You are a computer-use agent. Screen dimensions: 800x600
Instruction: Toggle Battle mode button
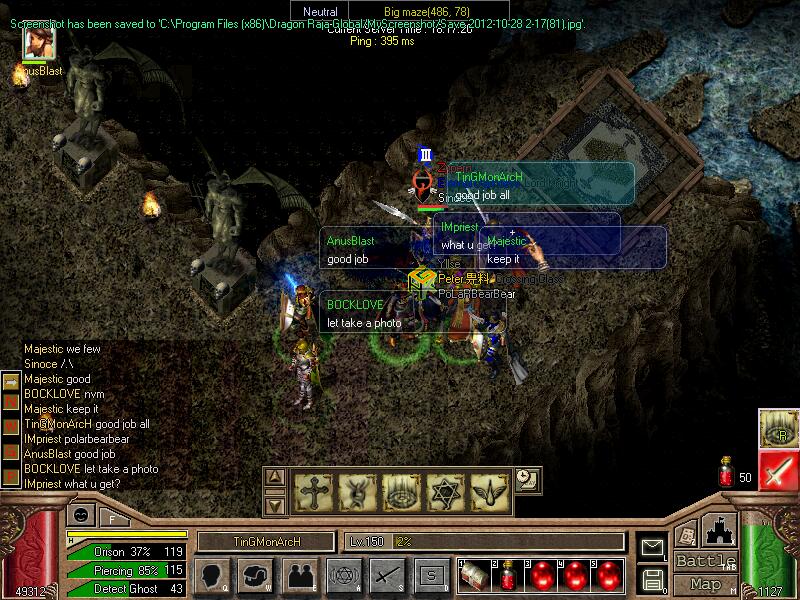[x=706, y=561]
